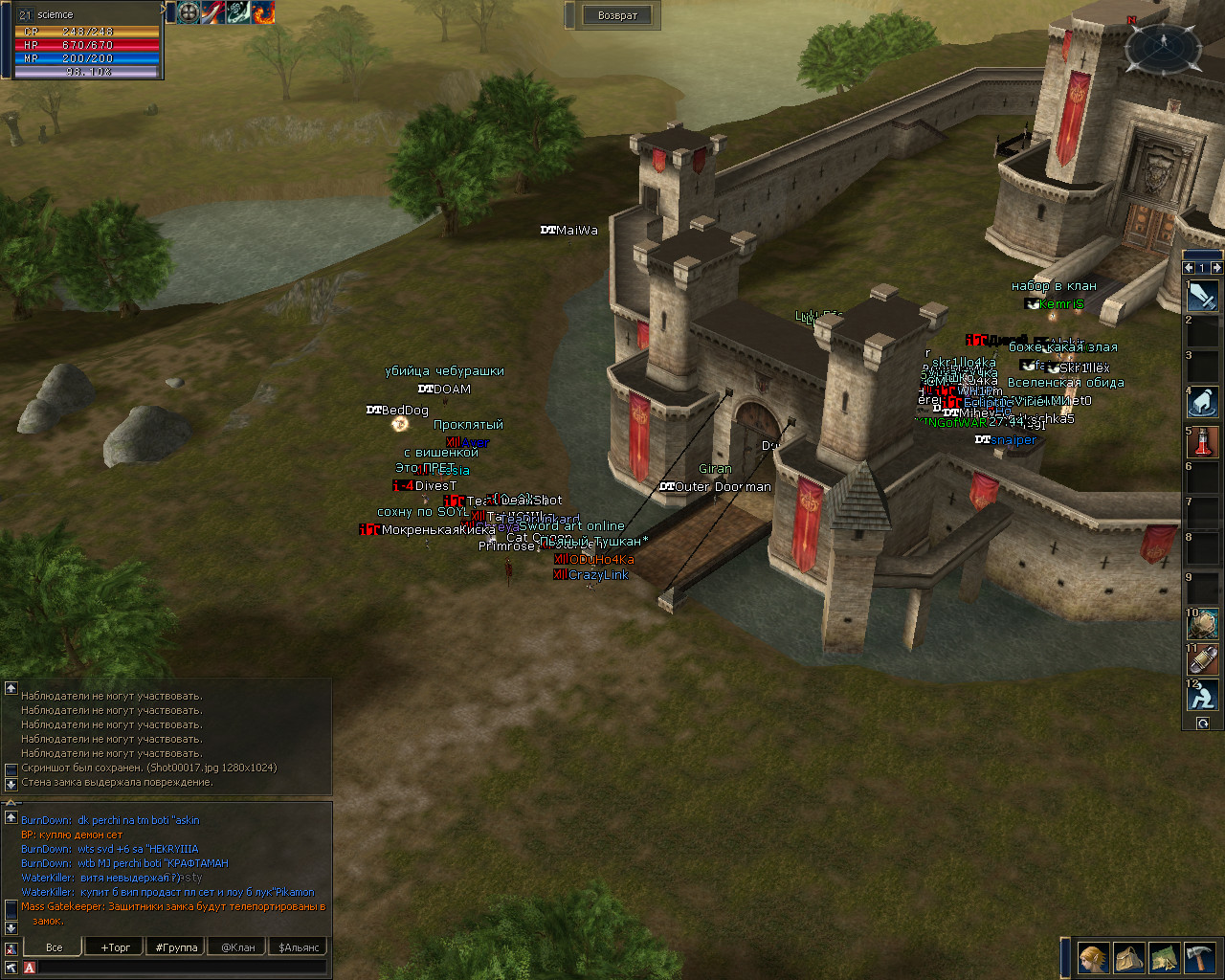
Task: Open the inventory bag
Action: tap(1128, 957)
